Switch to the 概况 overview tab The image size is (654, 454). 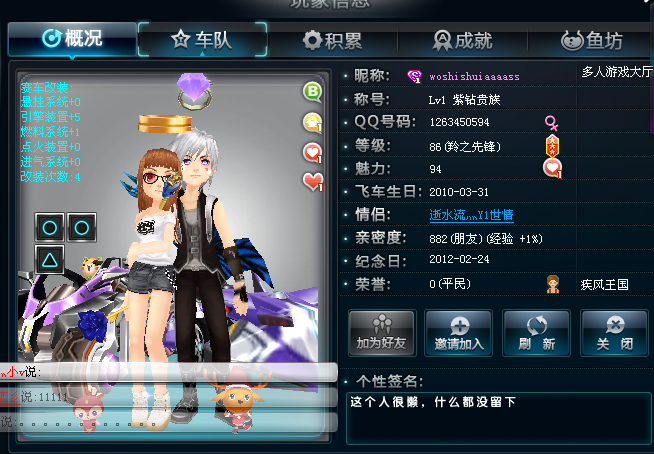(x=72, y=39)
